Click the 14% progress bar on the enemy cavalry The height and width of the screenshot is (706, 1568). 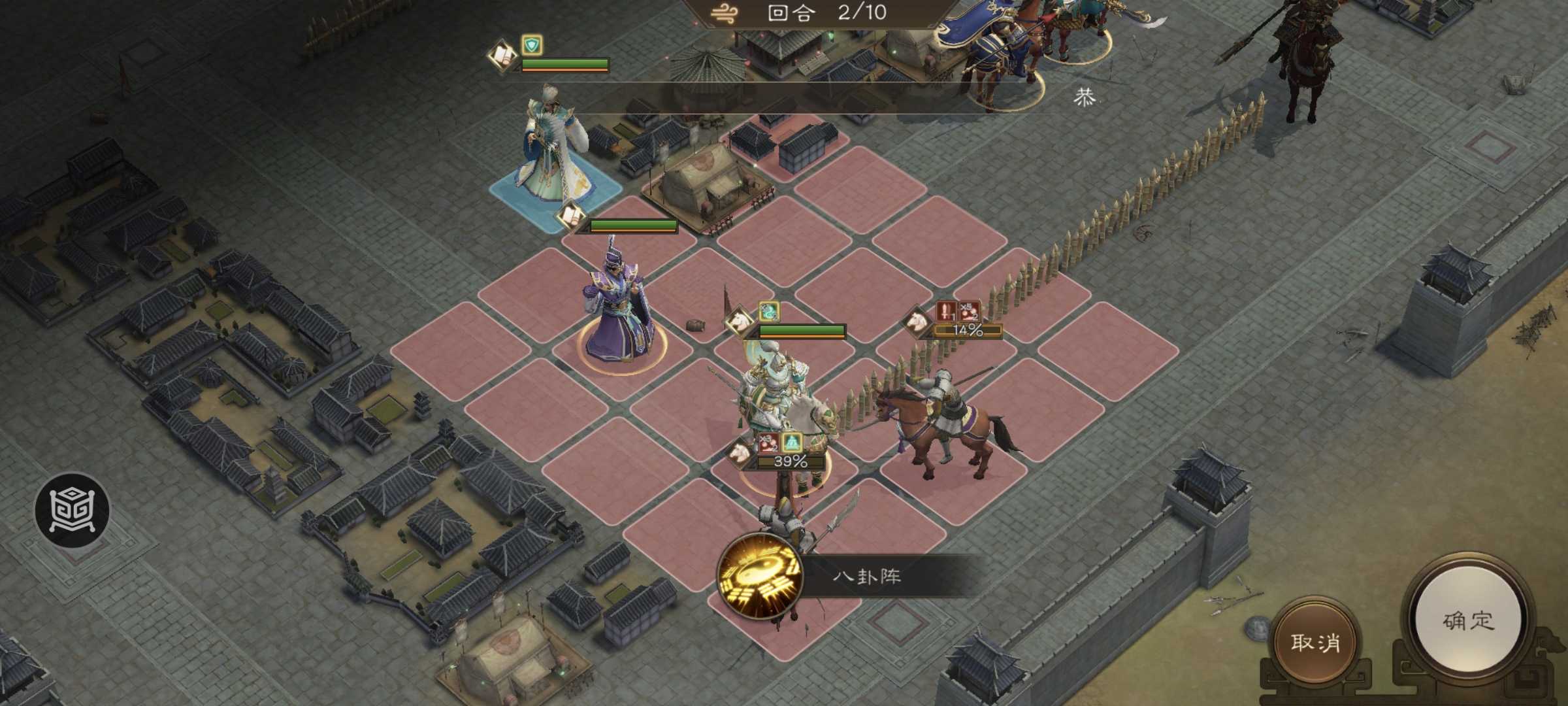968,331
